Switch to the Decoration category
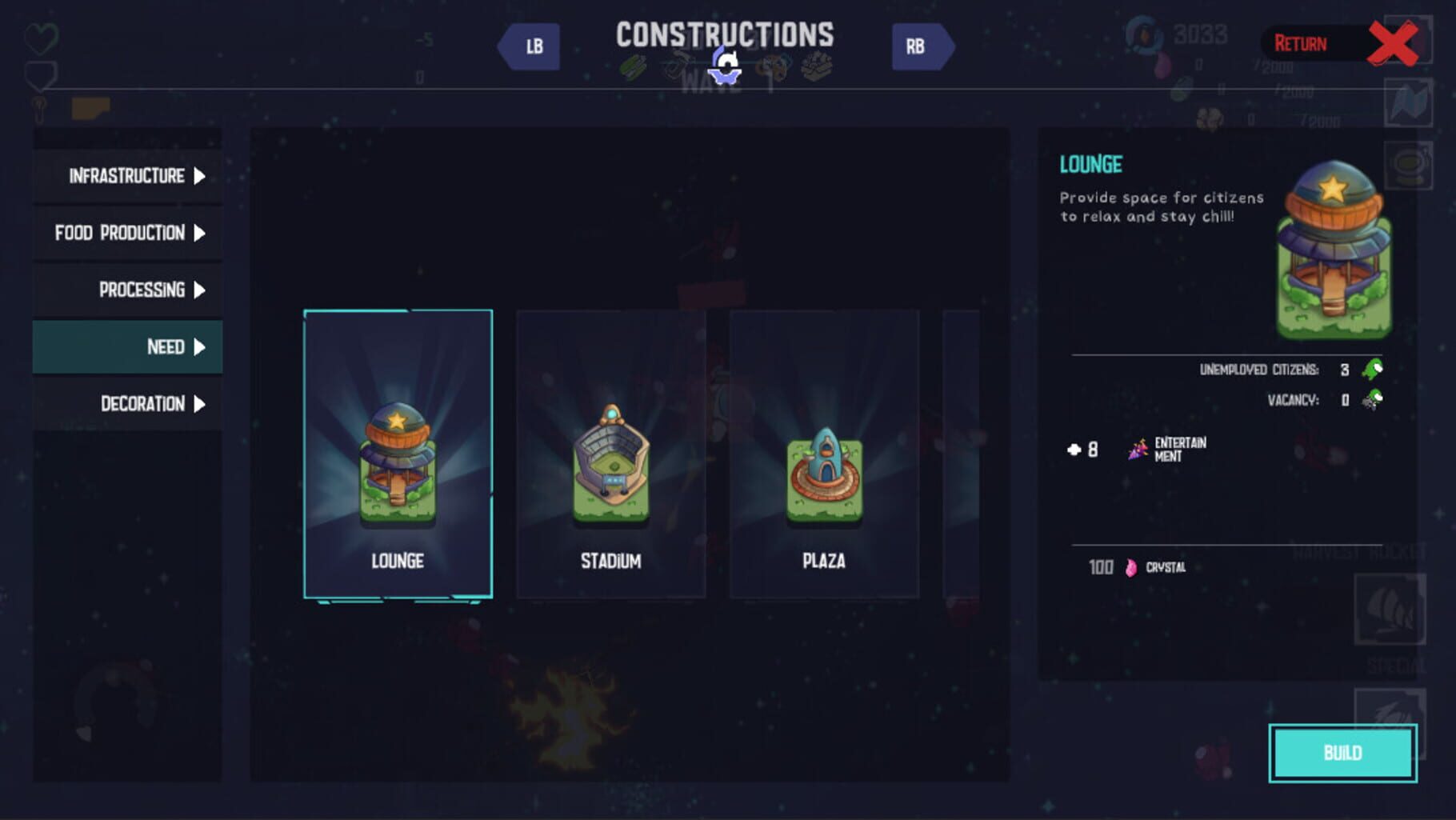 [x=126, y=404]
